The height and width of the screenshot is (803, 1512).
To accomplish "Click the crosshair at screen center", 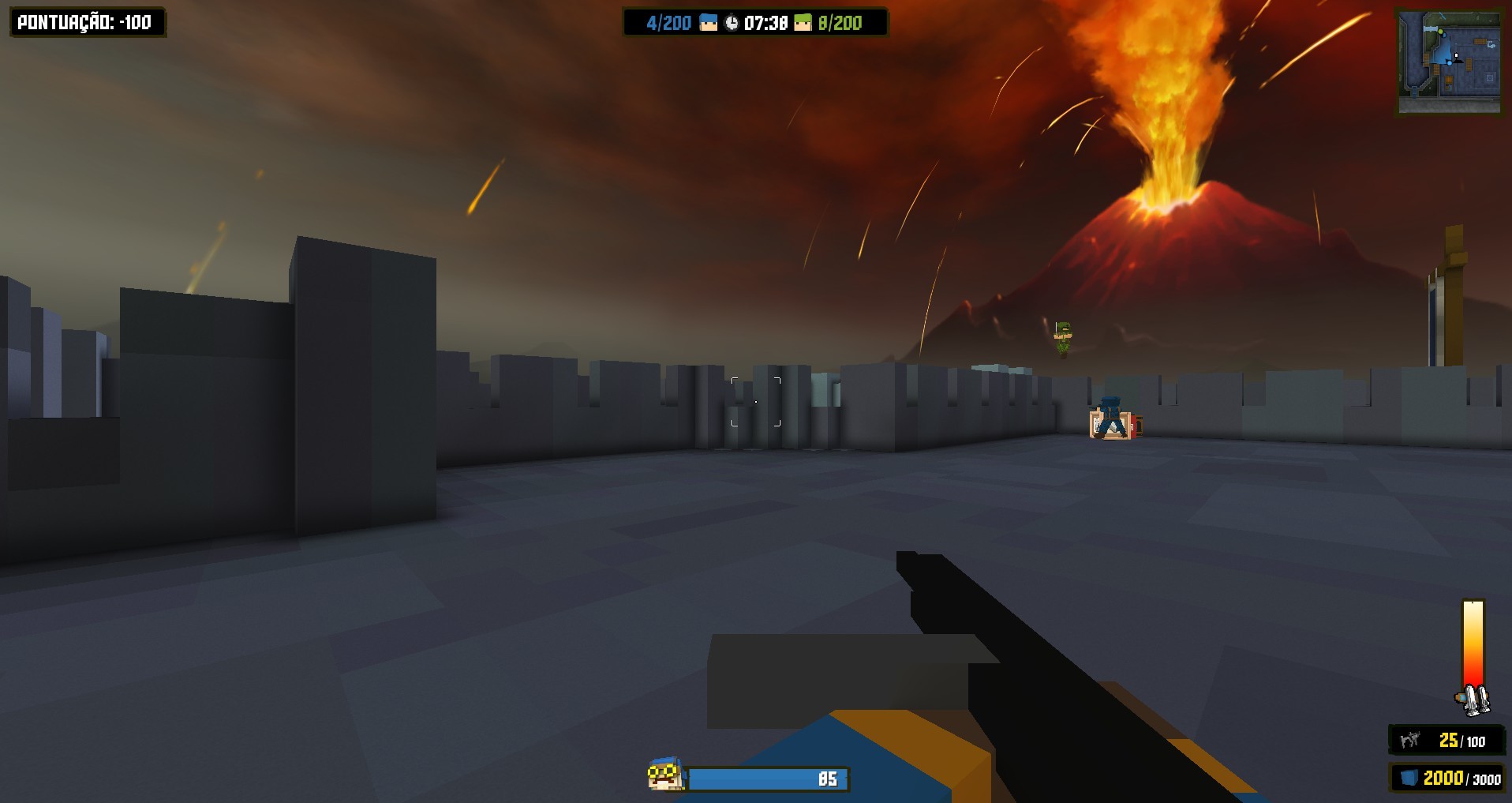I will pos(756,401).
